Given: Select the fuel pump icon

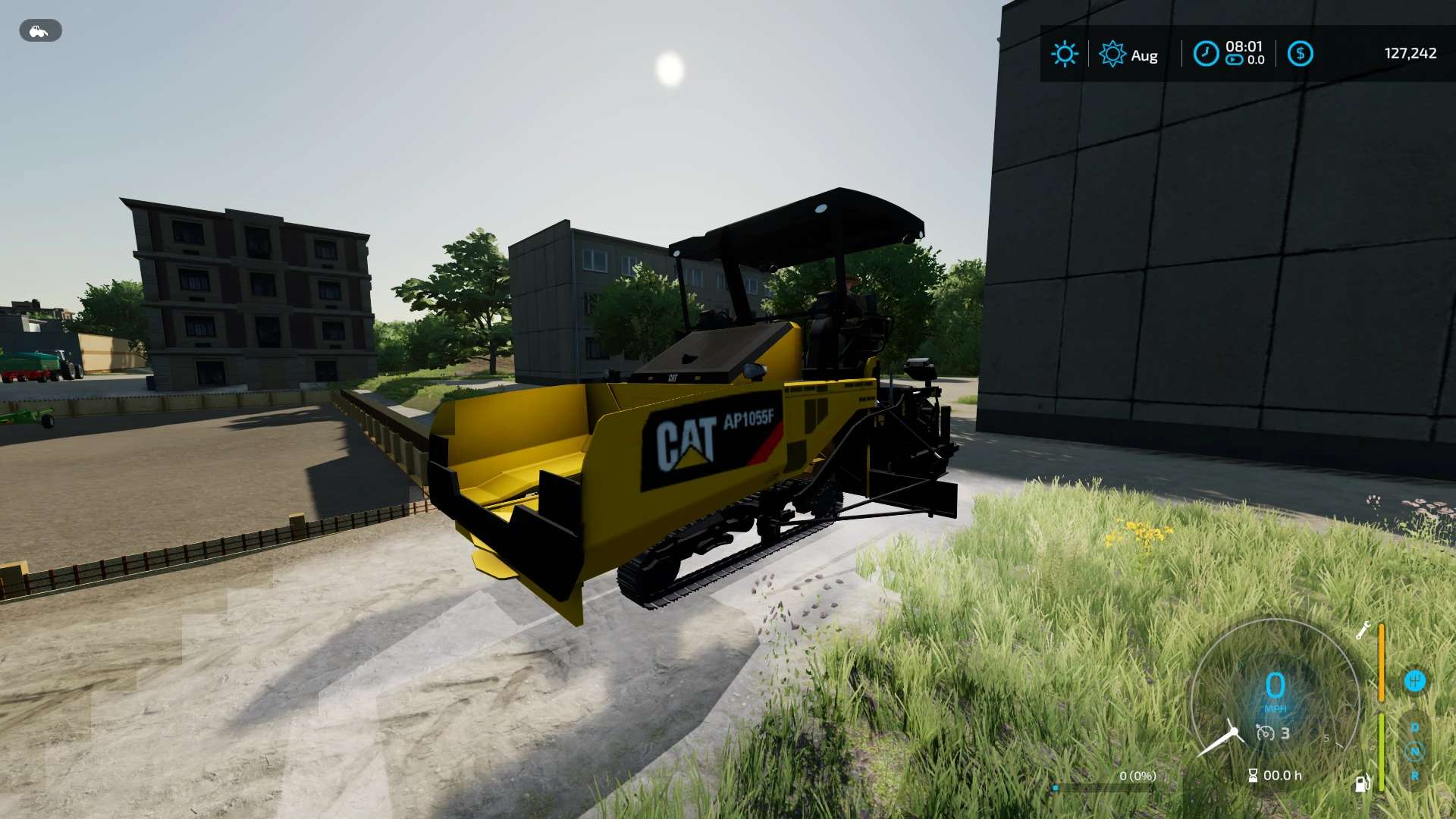Looking at the screenshot, I should (x=1363, y=783).
